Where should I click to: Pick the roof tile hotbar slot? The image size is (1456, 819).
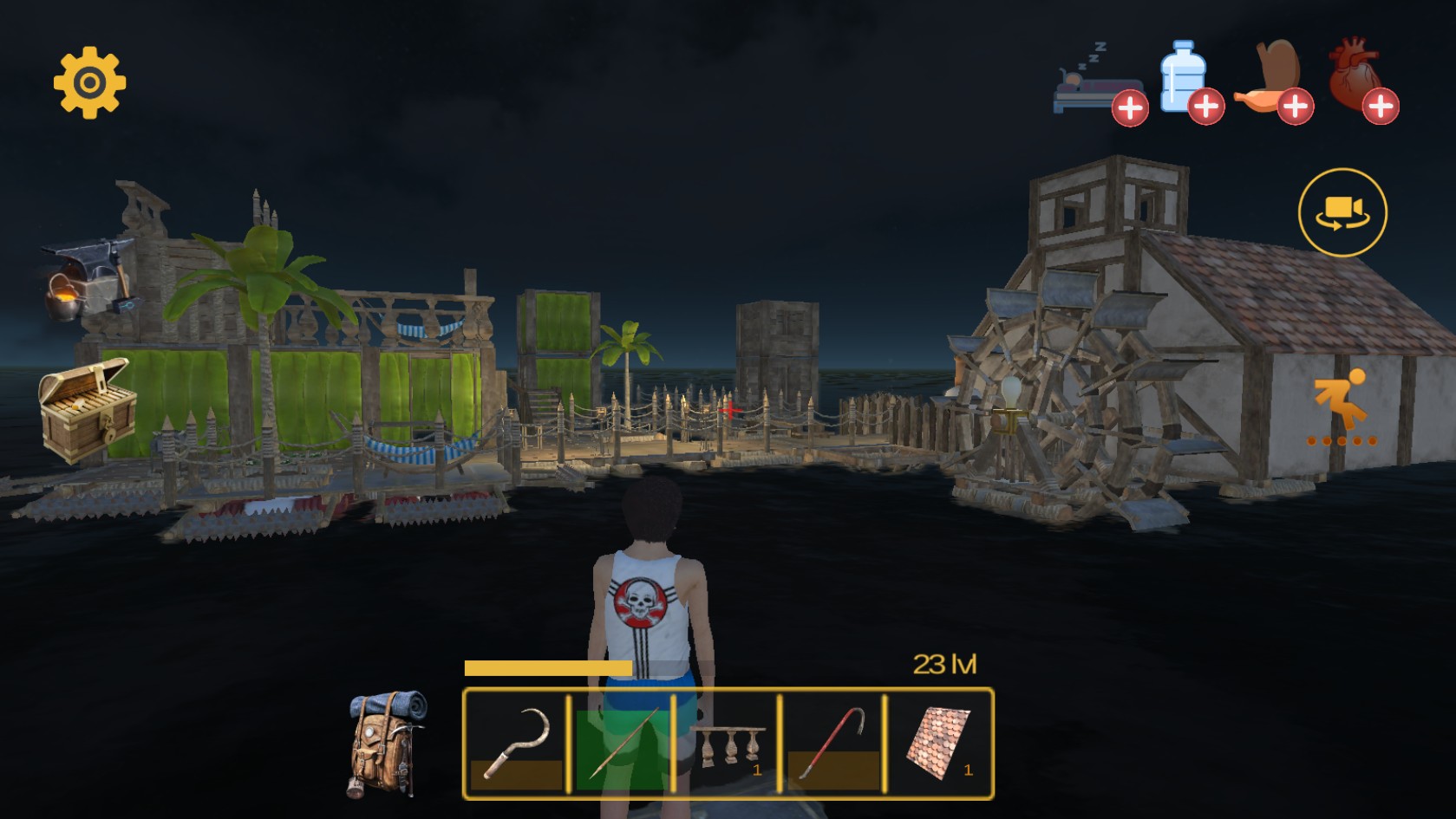939,744
